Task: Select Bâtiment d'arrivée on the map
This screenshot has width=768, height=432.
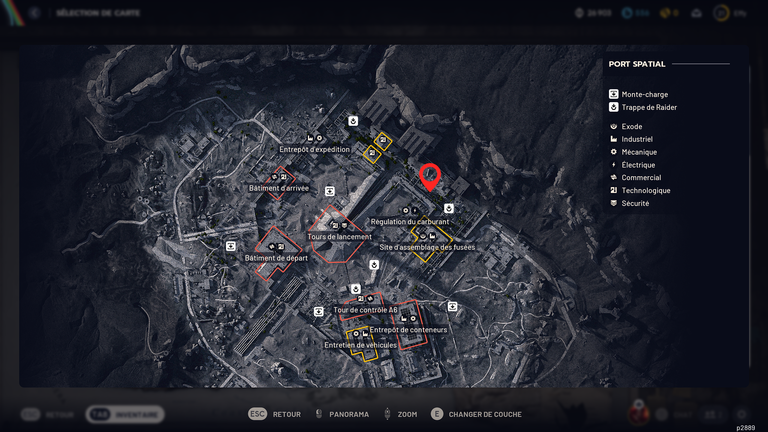Action: 279,188
